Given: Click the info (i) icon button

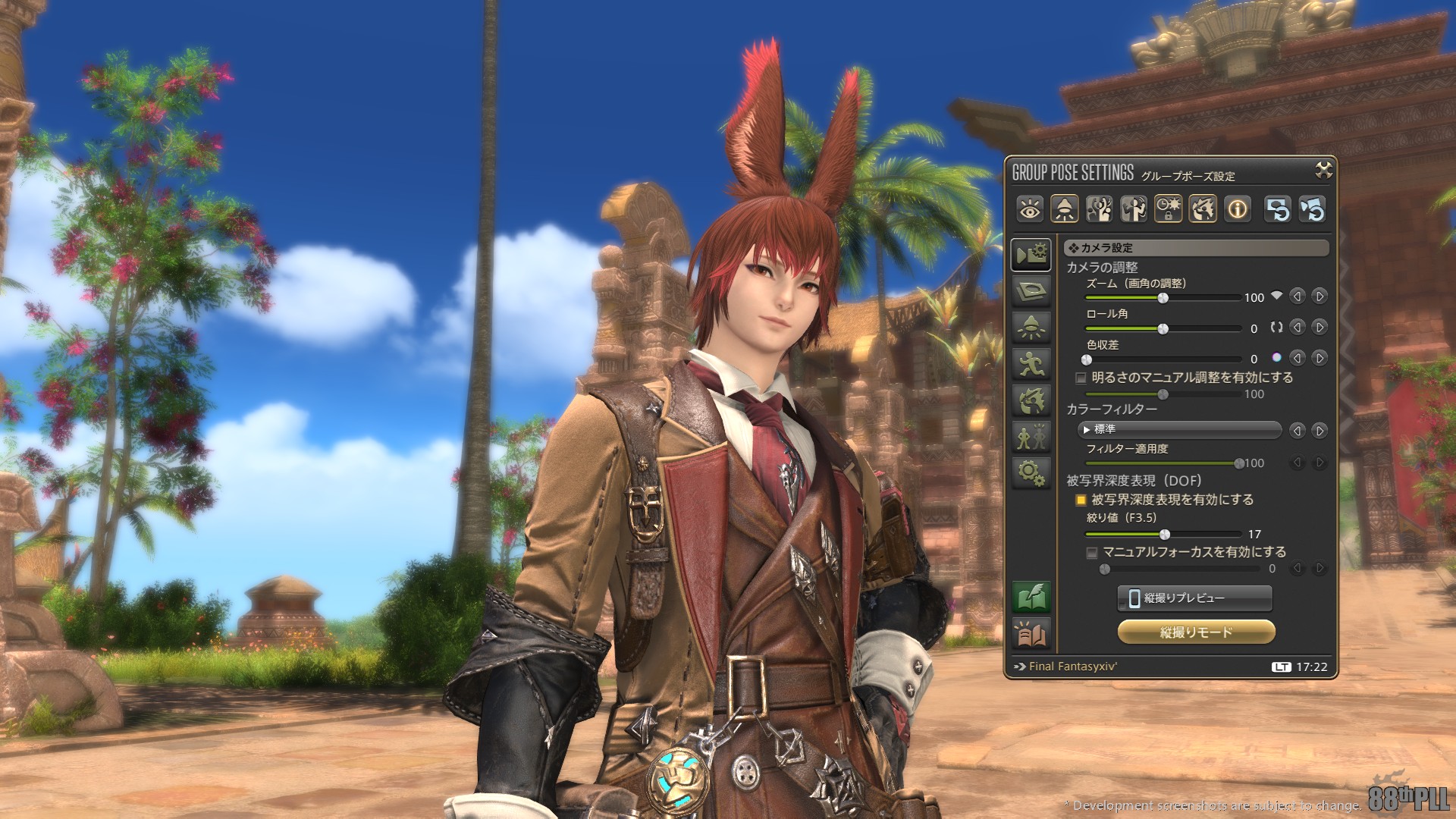Looking at the screenshot, I should click(x=1238, y=209).
